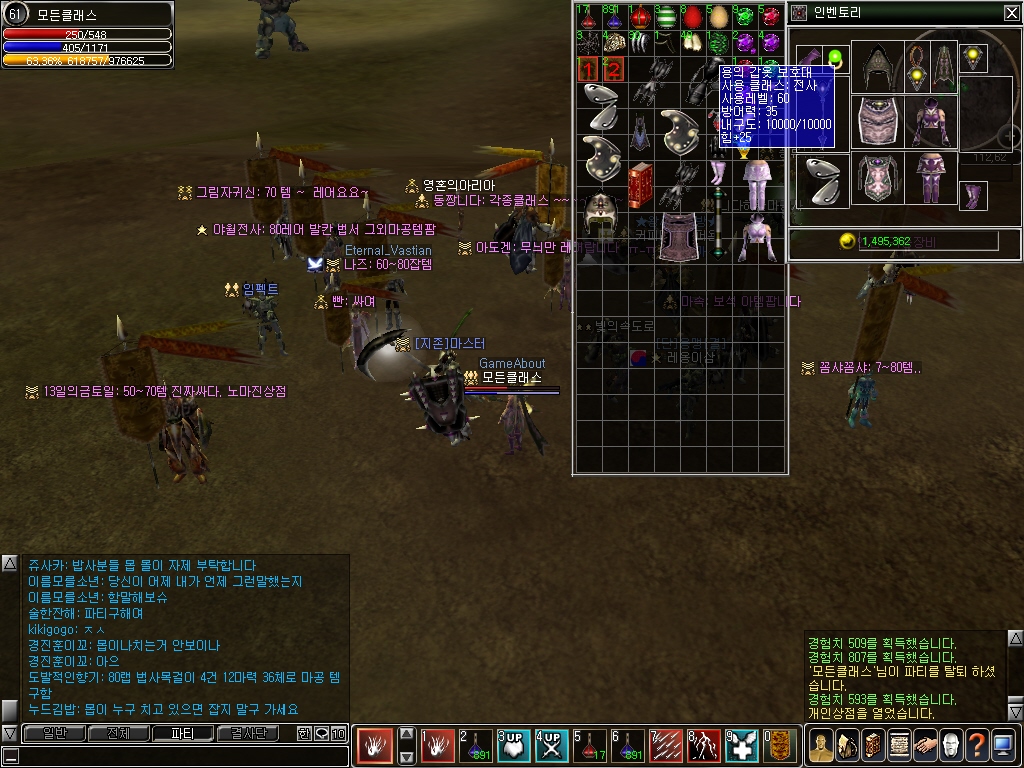Select the equipped purple boots slot

[973, 194]
